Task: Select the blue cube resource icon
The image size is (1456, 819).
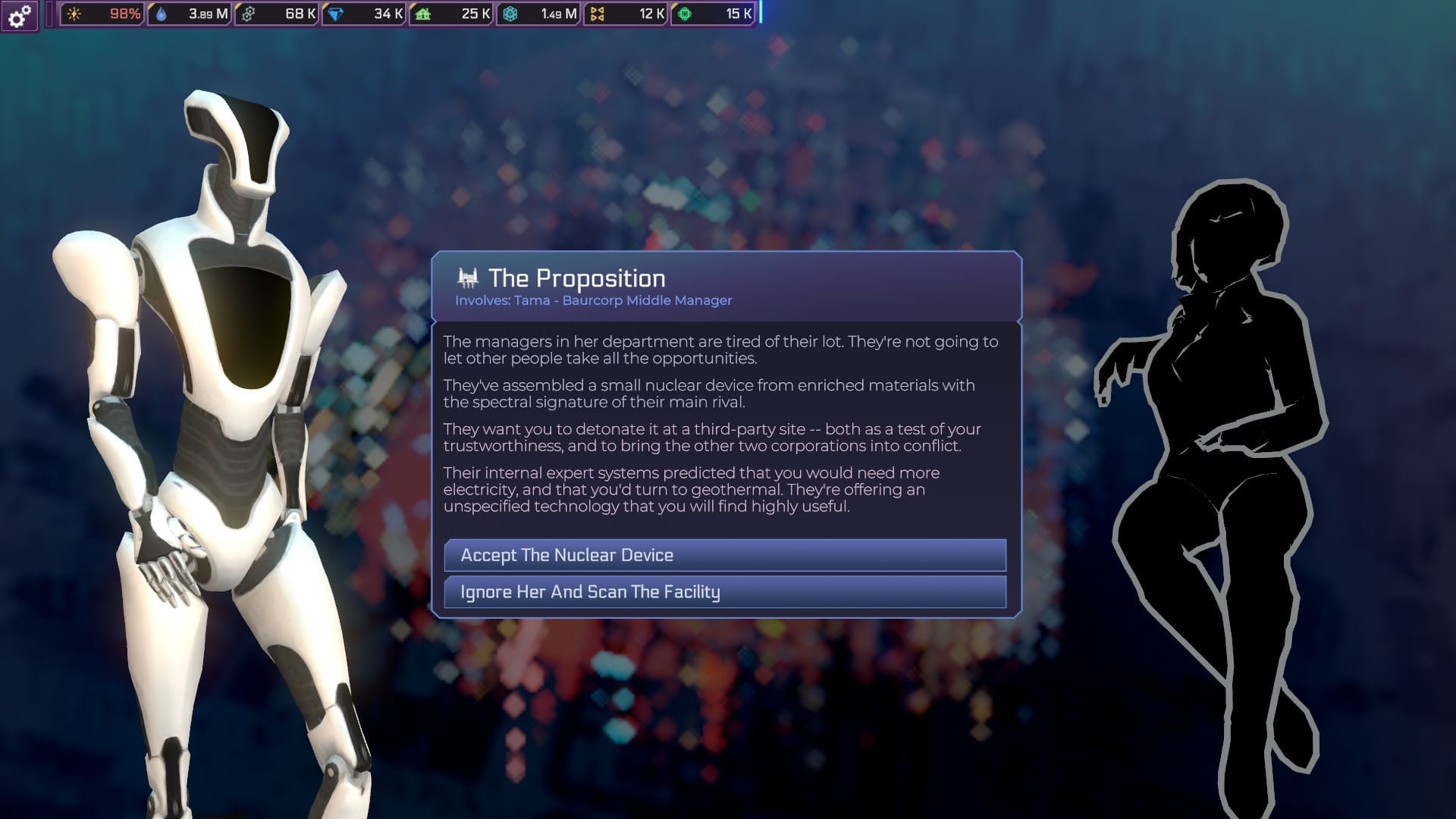Action: [510, 13]
